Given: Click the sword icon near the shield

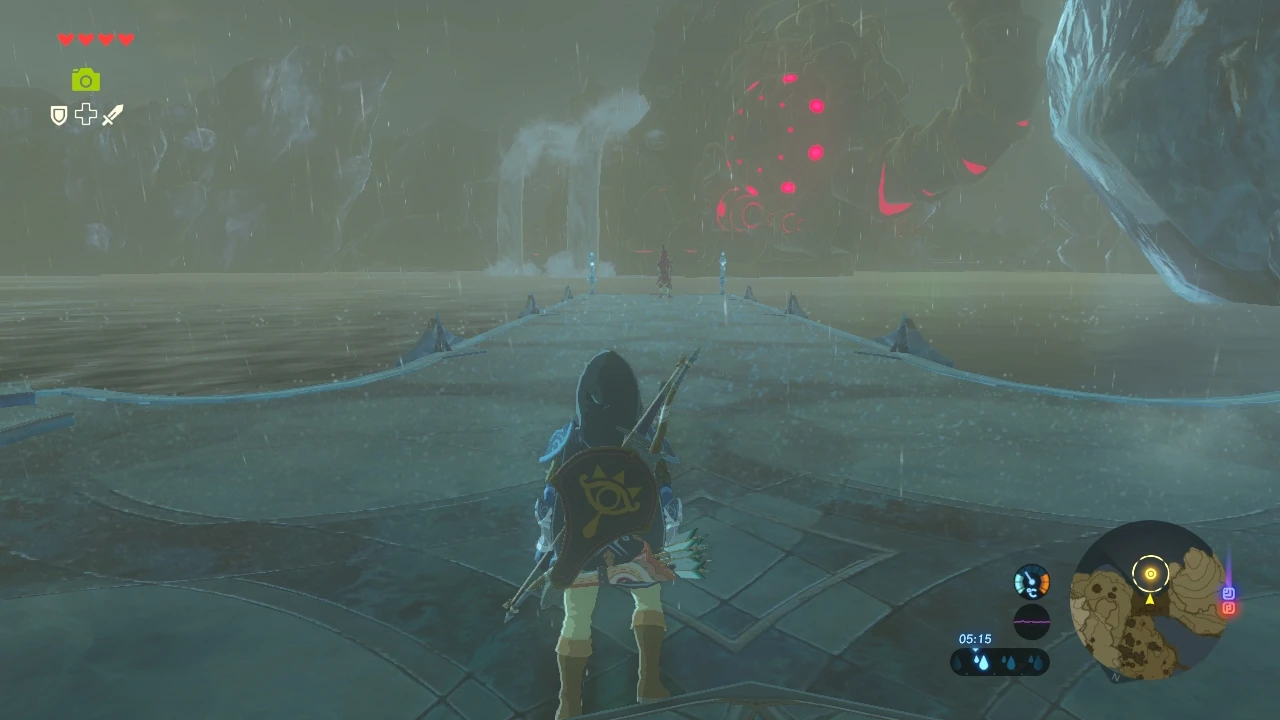Looking at the screenshot, I should [112, 114].
